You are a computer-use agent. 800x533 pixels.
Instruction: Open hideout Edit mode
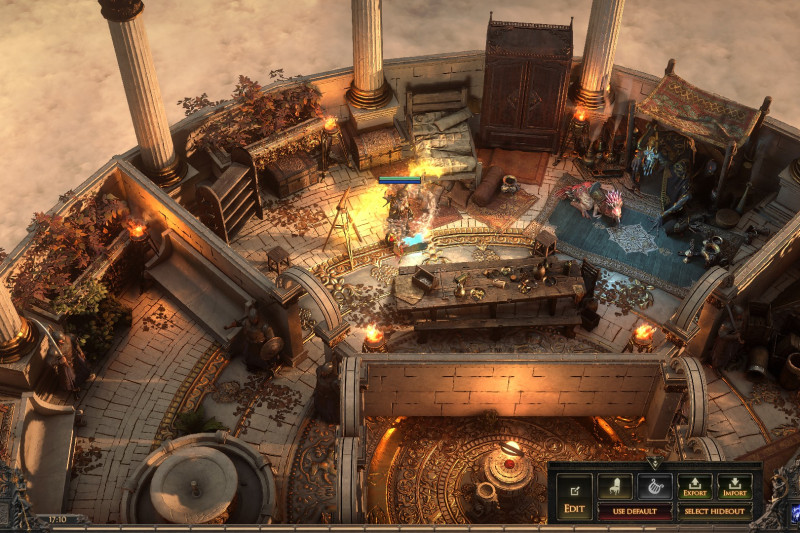point(574,495)
